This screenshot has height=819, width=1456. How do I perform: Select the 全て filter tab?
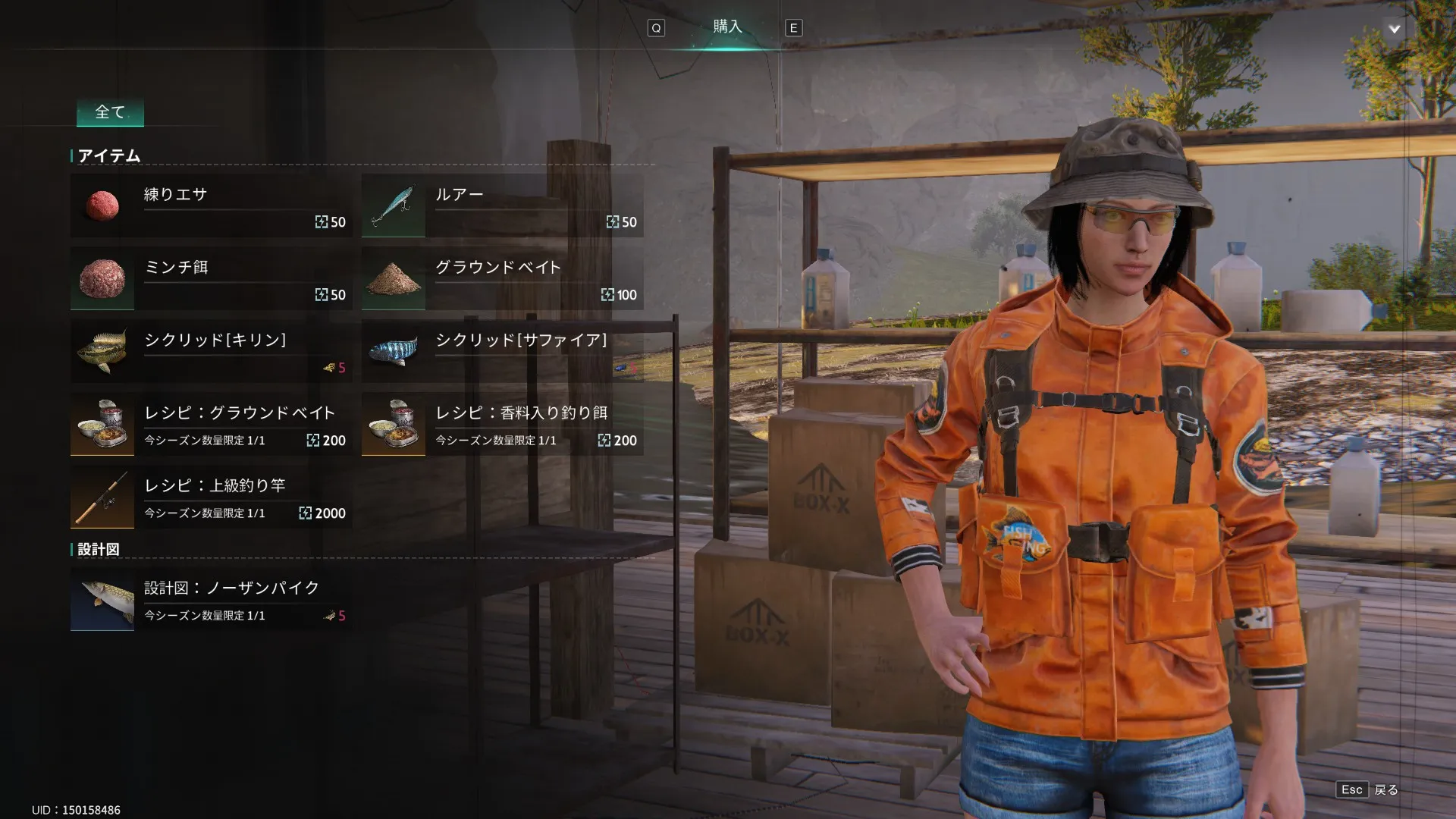pyautogui.click(x=110, y=112)
